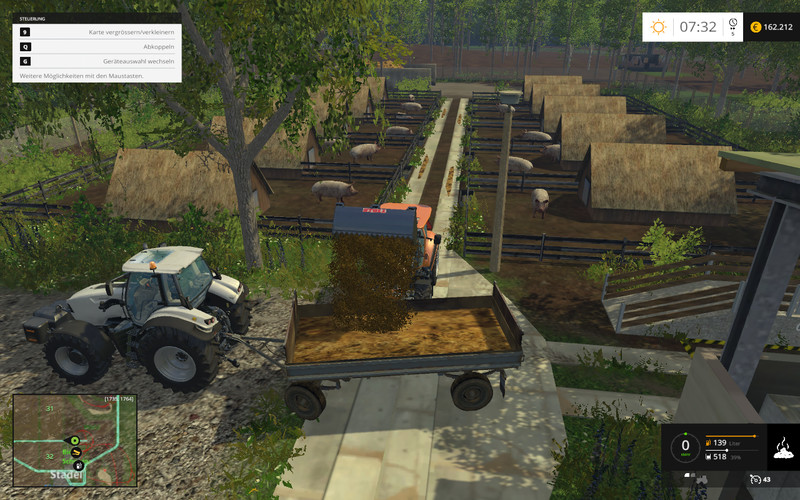This screenshot has width=800, height=500.
Task: Click the green player arrow on the minimap
Action: (x=73, y=440)
